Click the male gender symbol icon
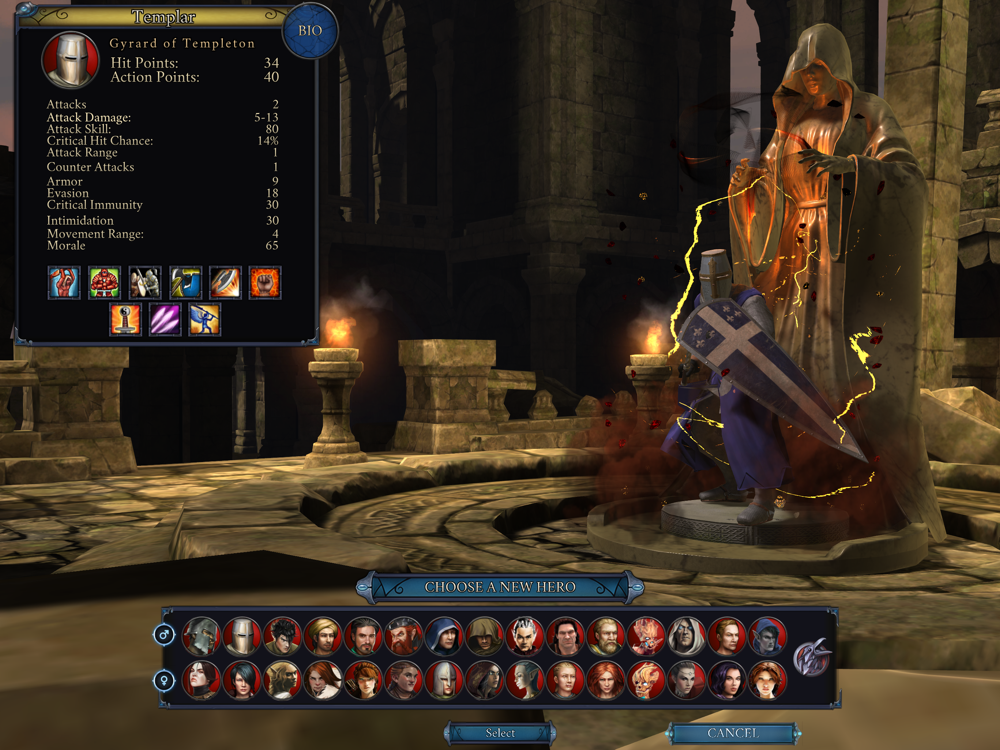The width and height of the screenshot is (1000, 750). (163, 635)
